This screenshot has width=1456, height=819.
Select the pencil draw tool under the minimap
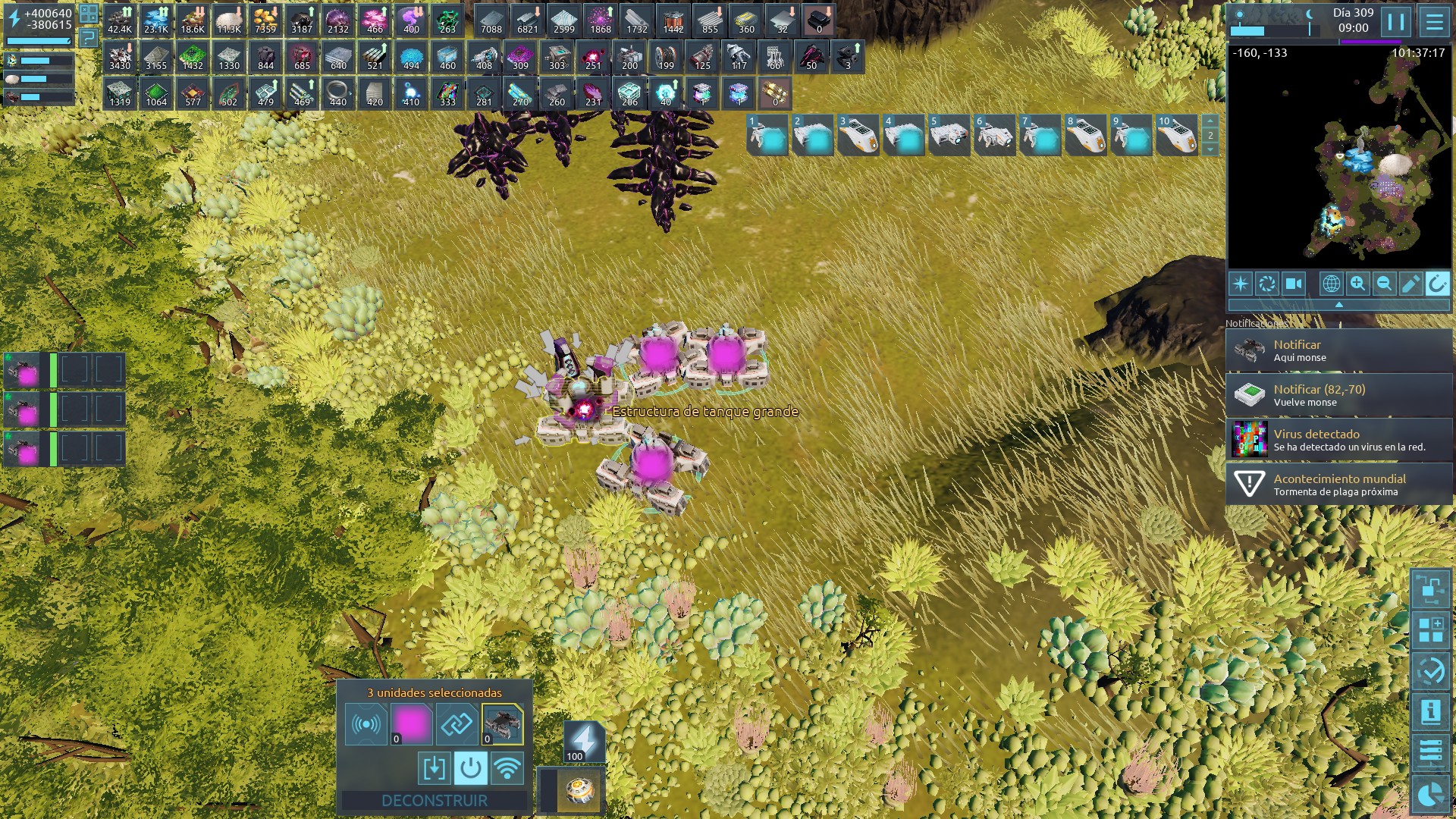pos(1410,284)
